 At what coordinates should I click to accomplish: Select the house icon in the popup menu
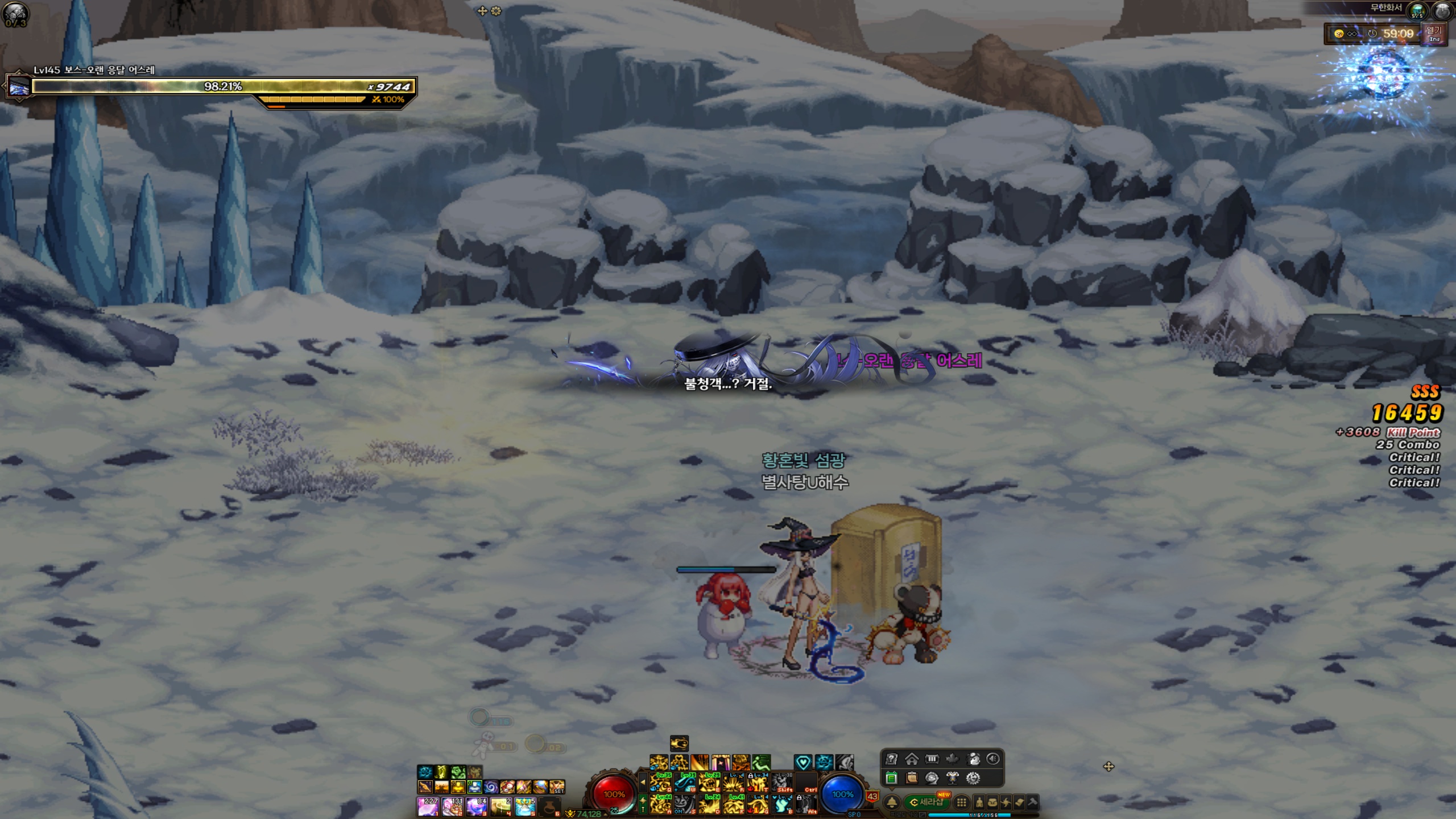pos(912,759)
